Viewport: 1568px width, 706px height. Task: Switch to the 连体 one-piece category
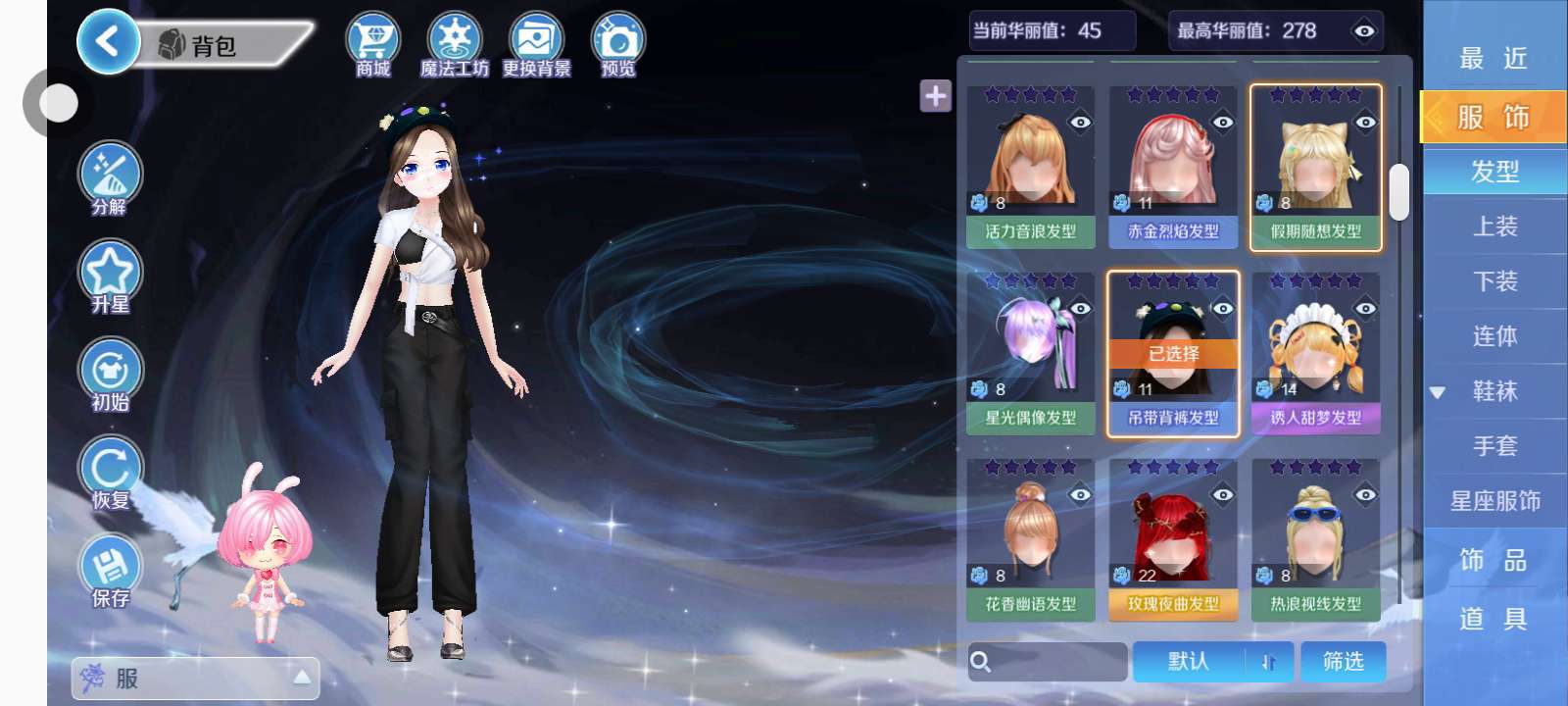click(x=1494, y=336)
